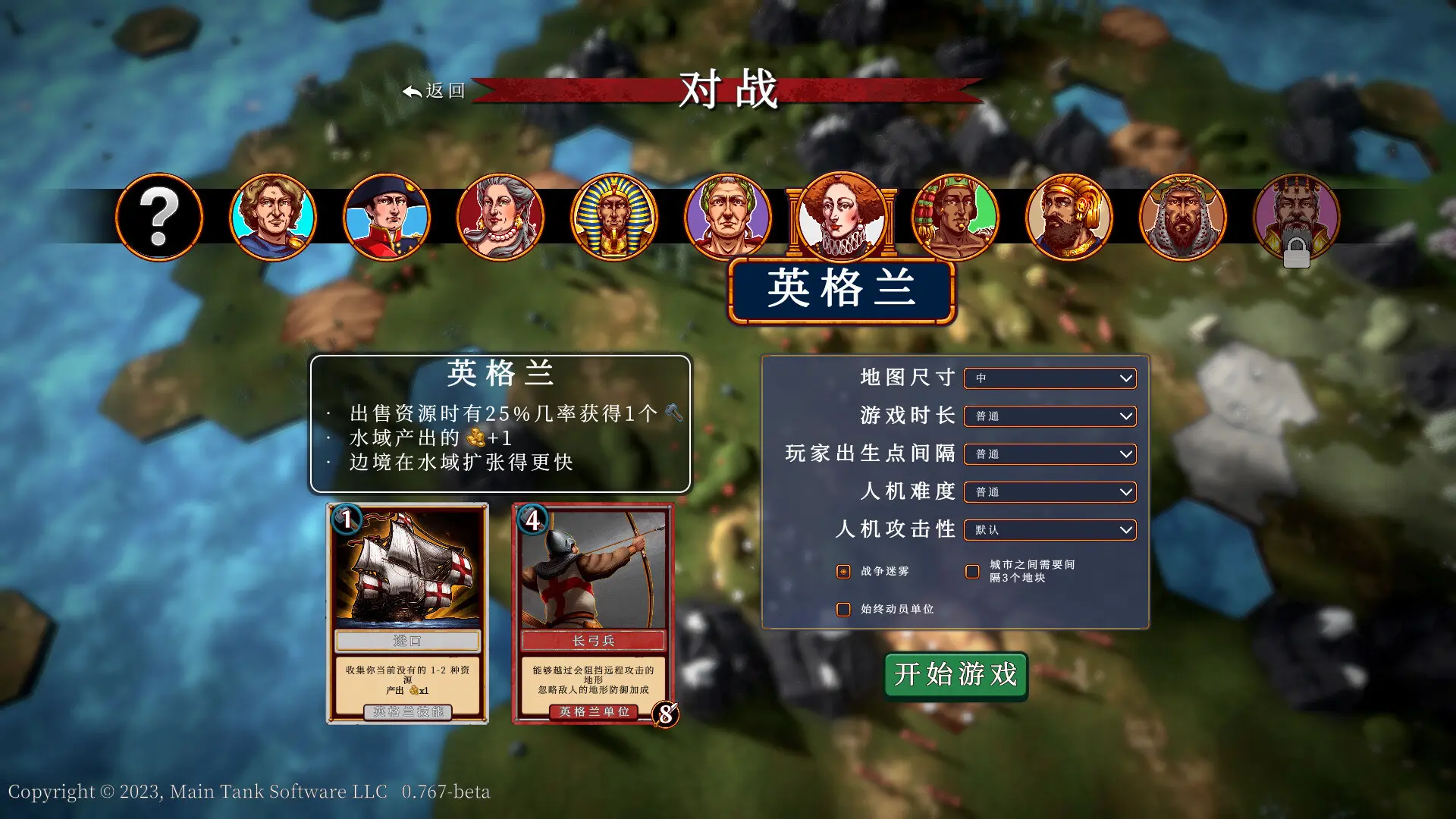Open the 地图尺寸 map size dropdown
The image size is (1456, 819).
pos(1050,378)
